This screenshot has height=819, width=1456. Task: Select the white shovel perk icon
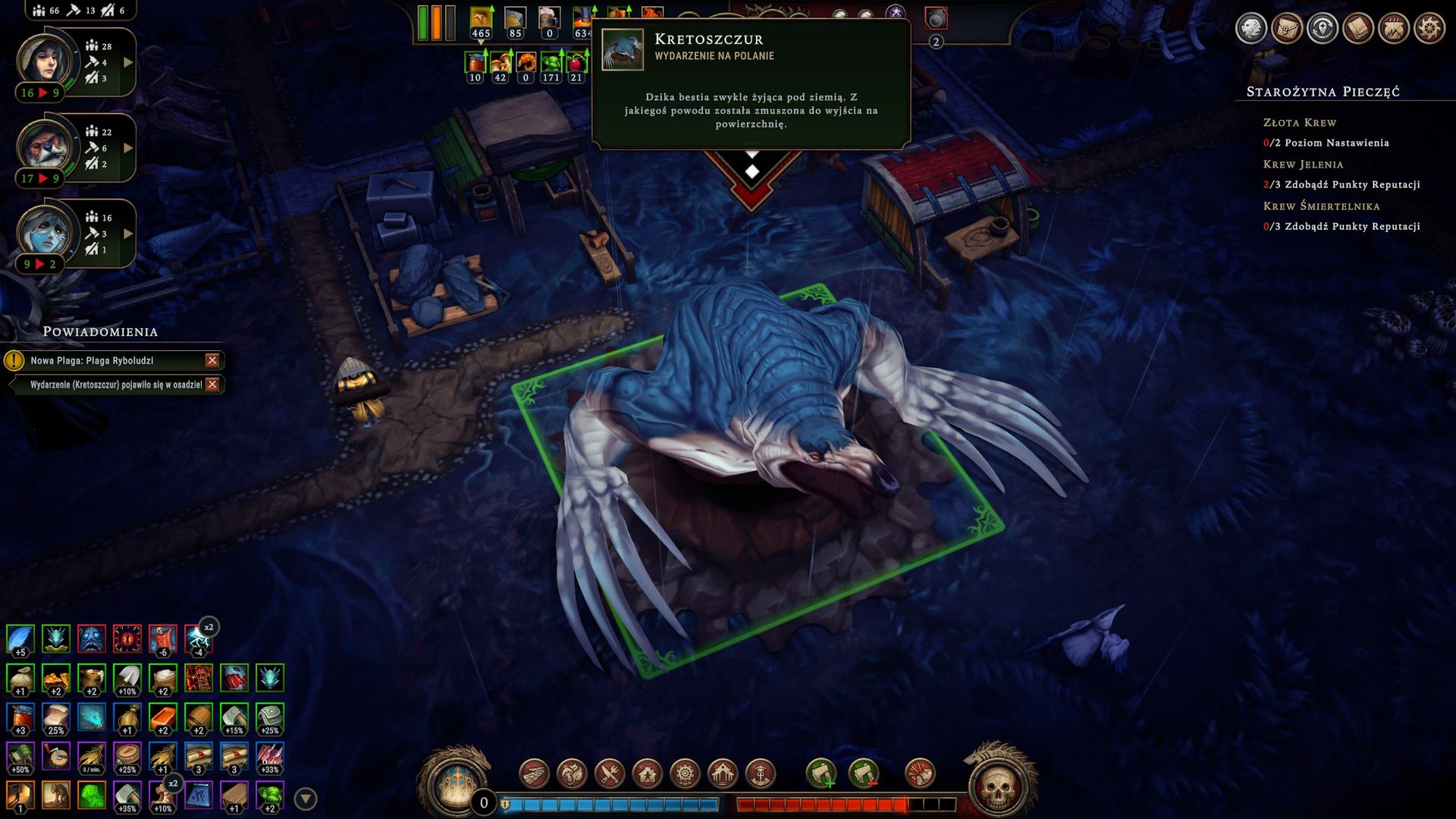pyautogui.click(x=127, y=678)
